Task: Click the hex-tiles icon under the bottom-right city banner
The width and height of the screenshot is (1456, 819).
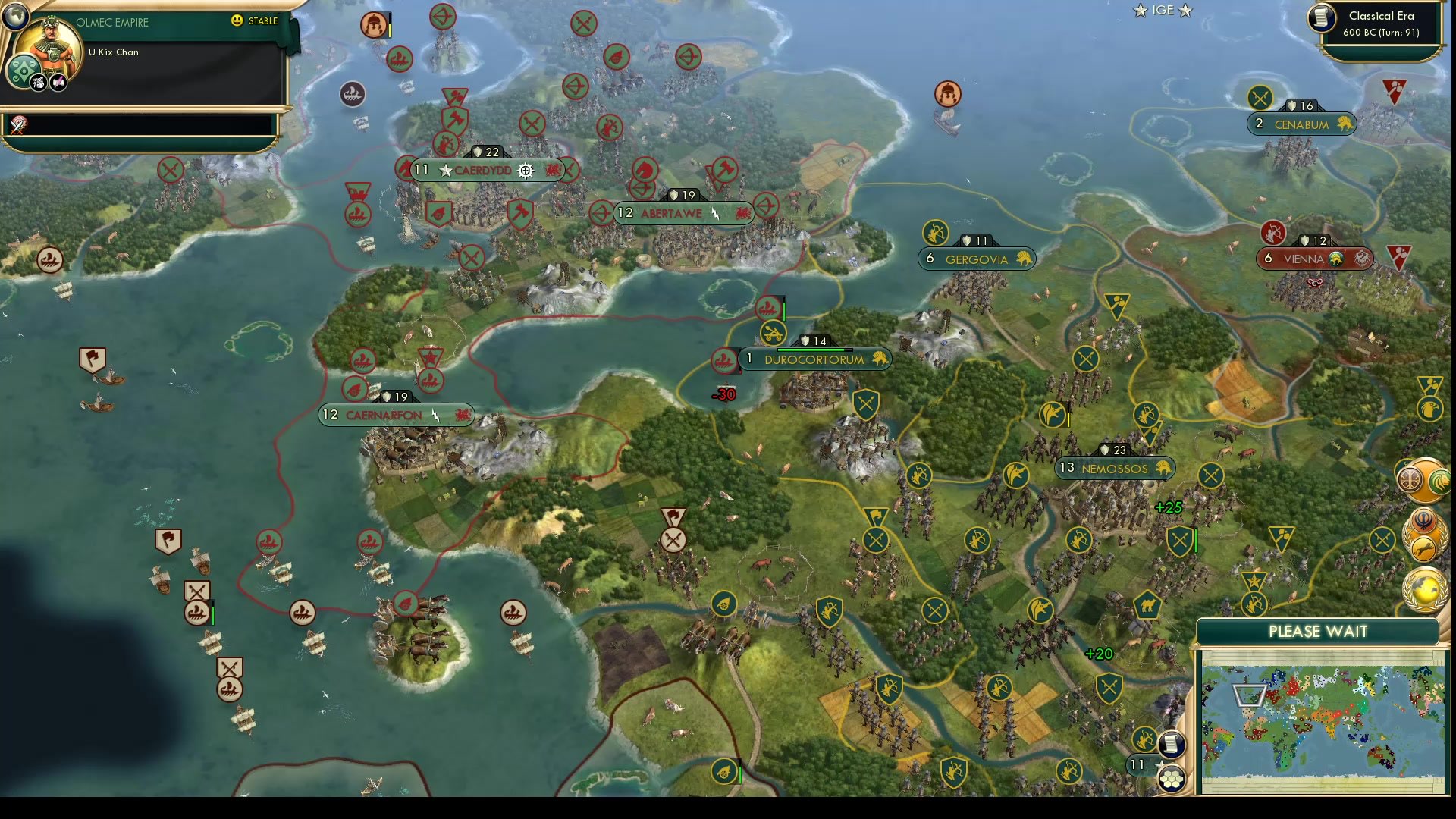Action: click(x=1172, y=778)
